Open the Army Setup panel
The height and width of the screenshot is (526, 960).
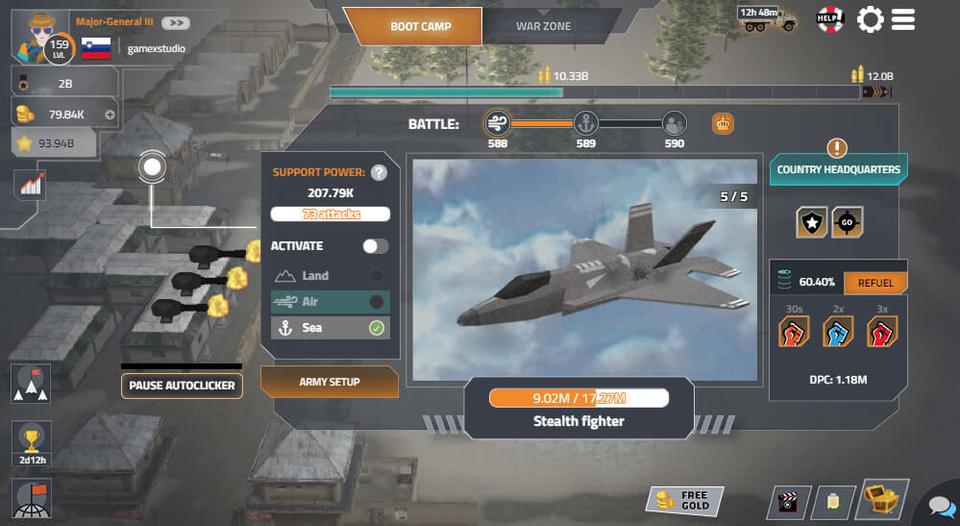point(329,382)
